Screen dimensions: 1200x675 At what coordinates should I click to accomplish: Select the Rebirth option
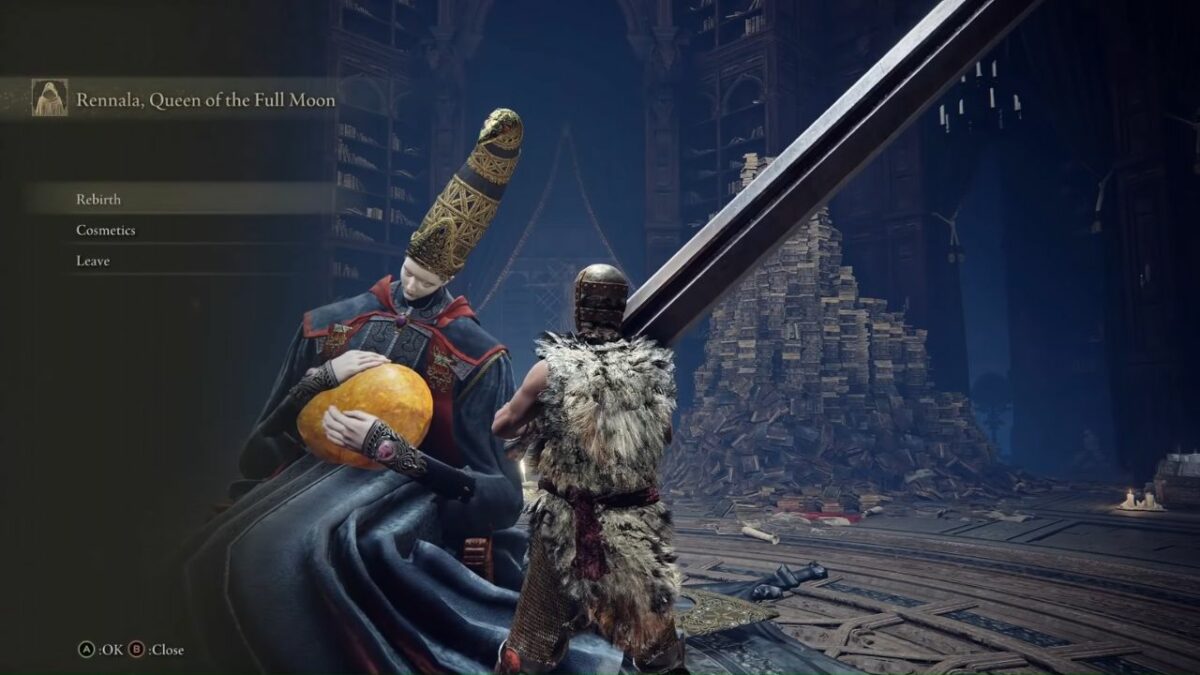[x=99, y=199]
